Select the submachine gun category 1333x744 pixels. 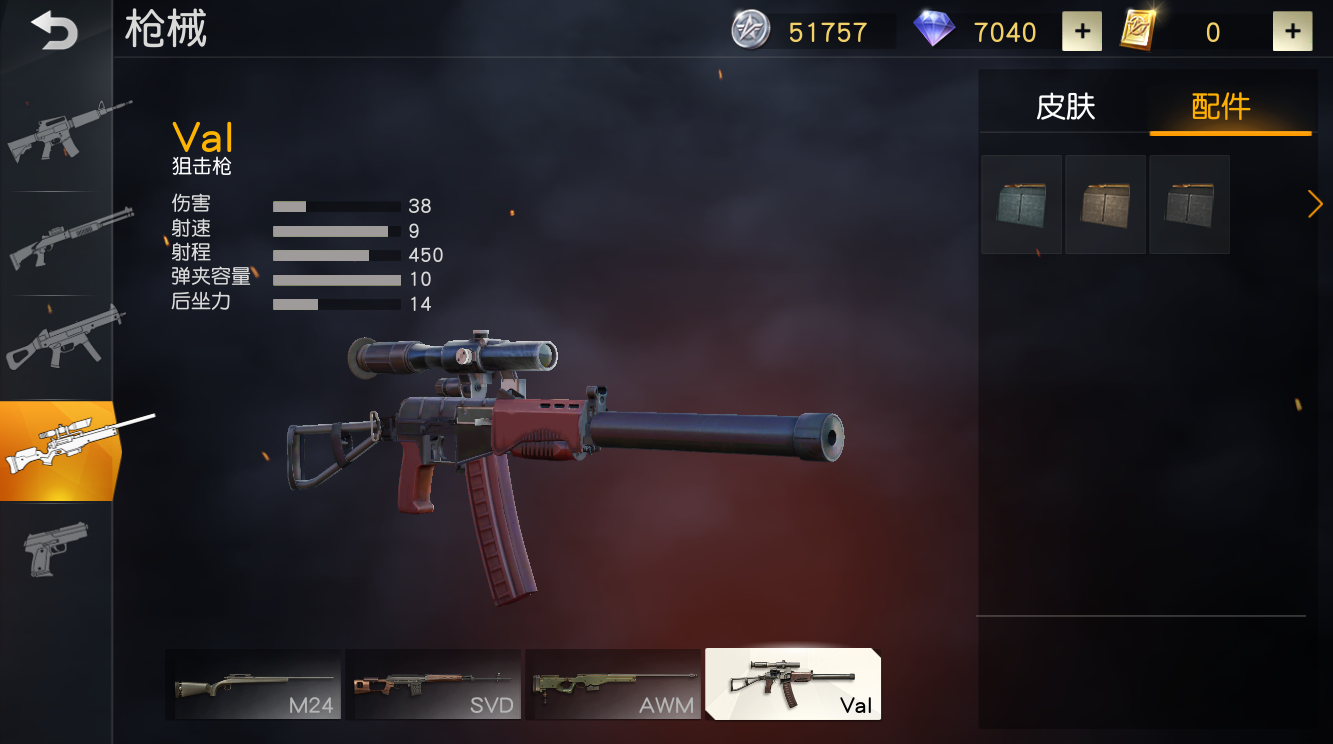pos(62,338)
